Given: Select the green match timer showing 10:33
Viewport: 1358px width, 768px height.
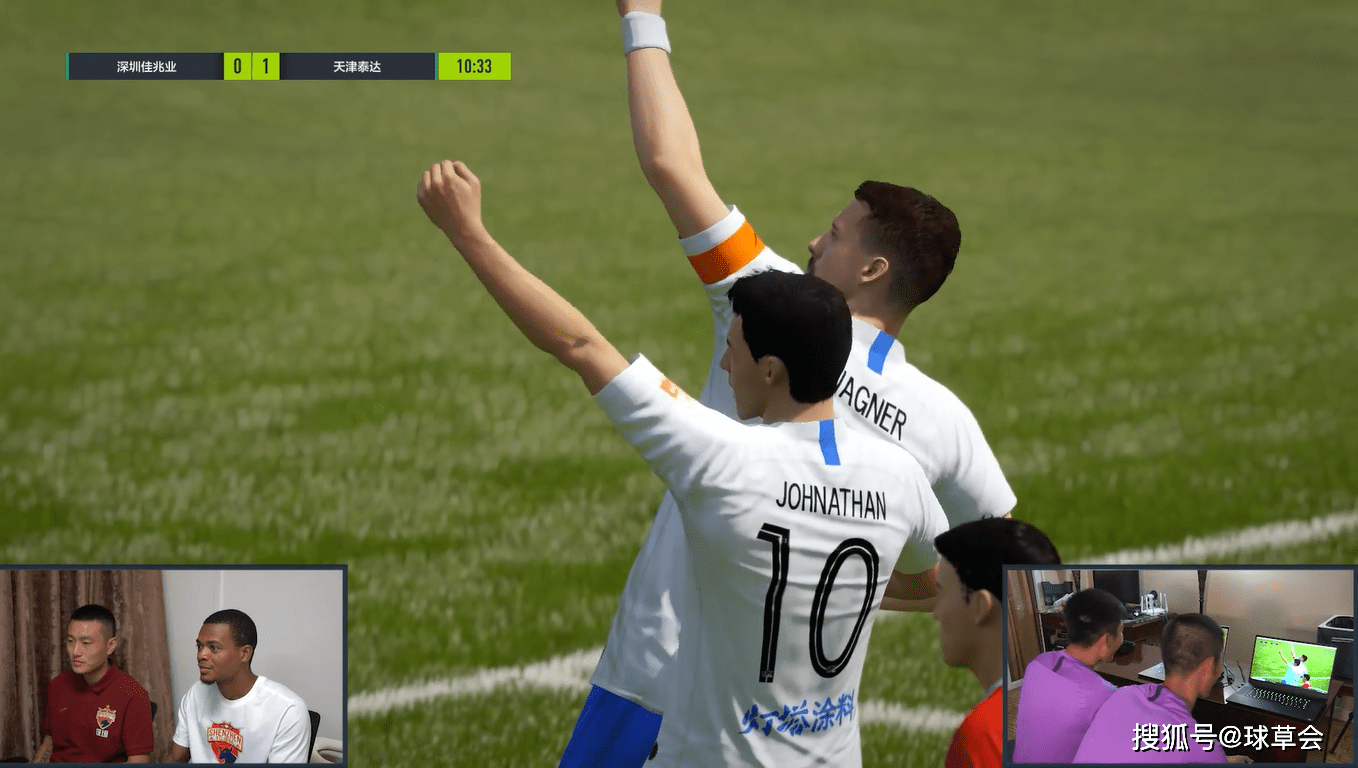Looking at the screenshot, I should 475,66.
